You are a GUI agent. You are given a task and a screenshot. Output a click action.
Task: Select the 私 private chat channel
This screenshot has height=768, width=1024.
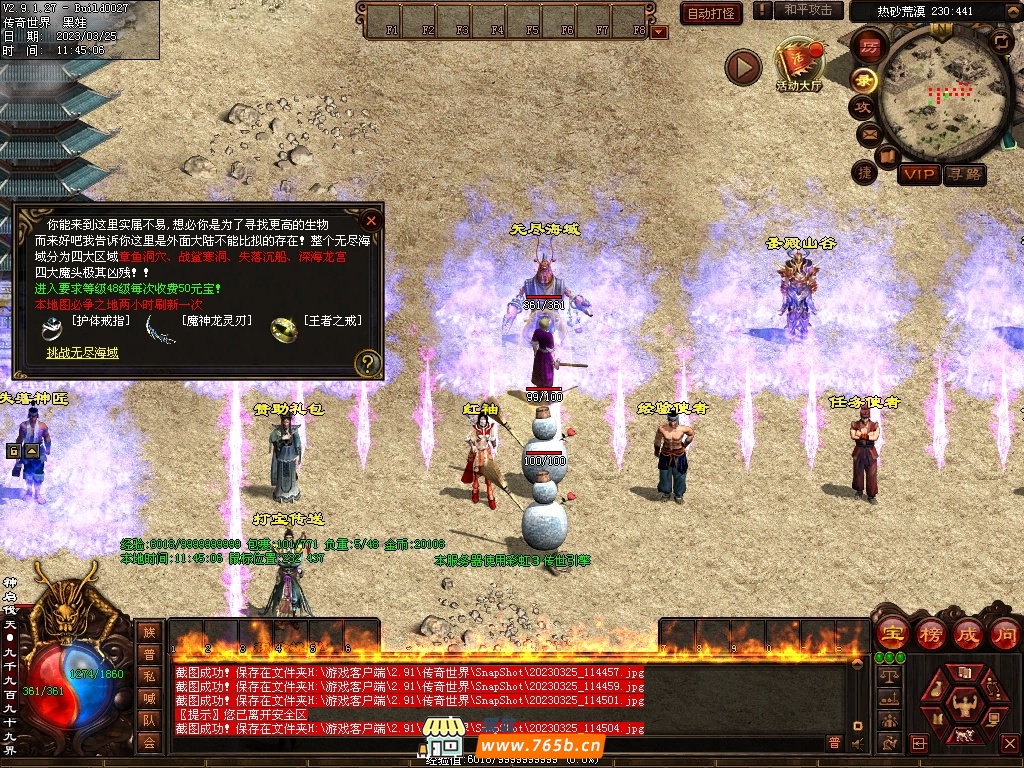pos(149,675)
